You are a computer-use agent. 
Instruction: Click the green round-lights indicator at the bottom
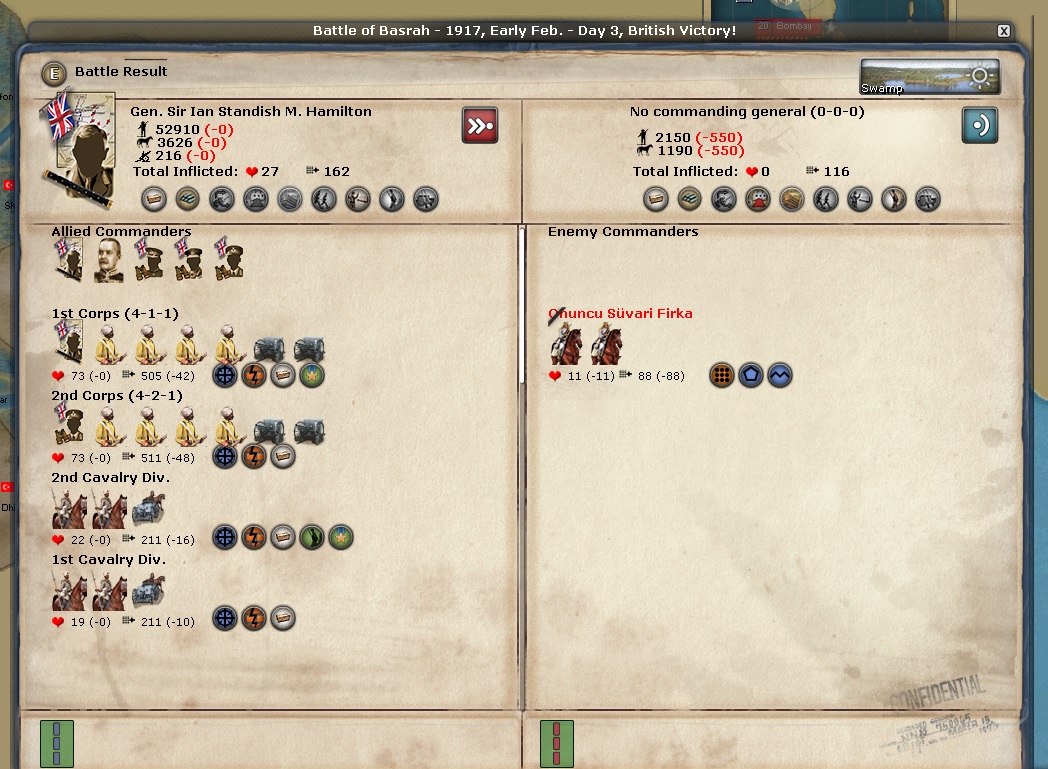point(57,744)
